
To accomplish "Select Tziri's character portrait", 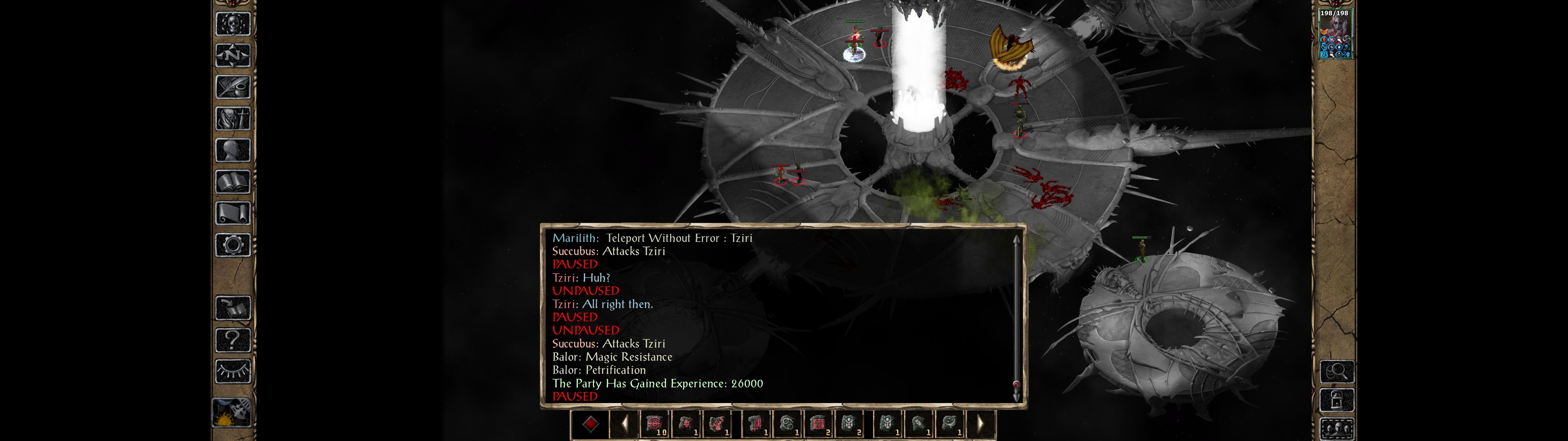I will [x=1335, y=34].
